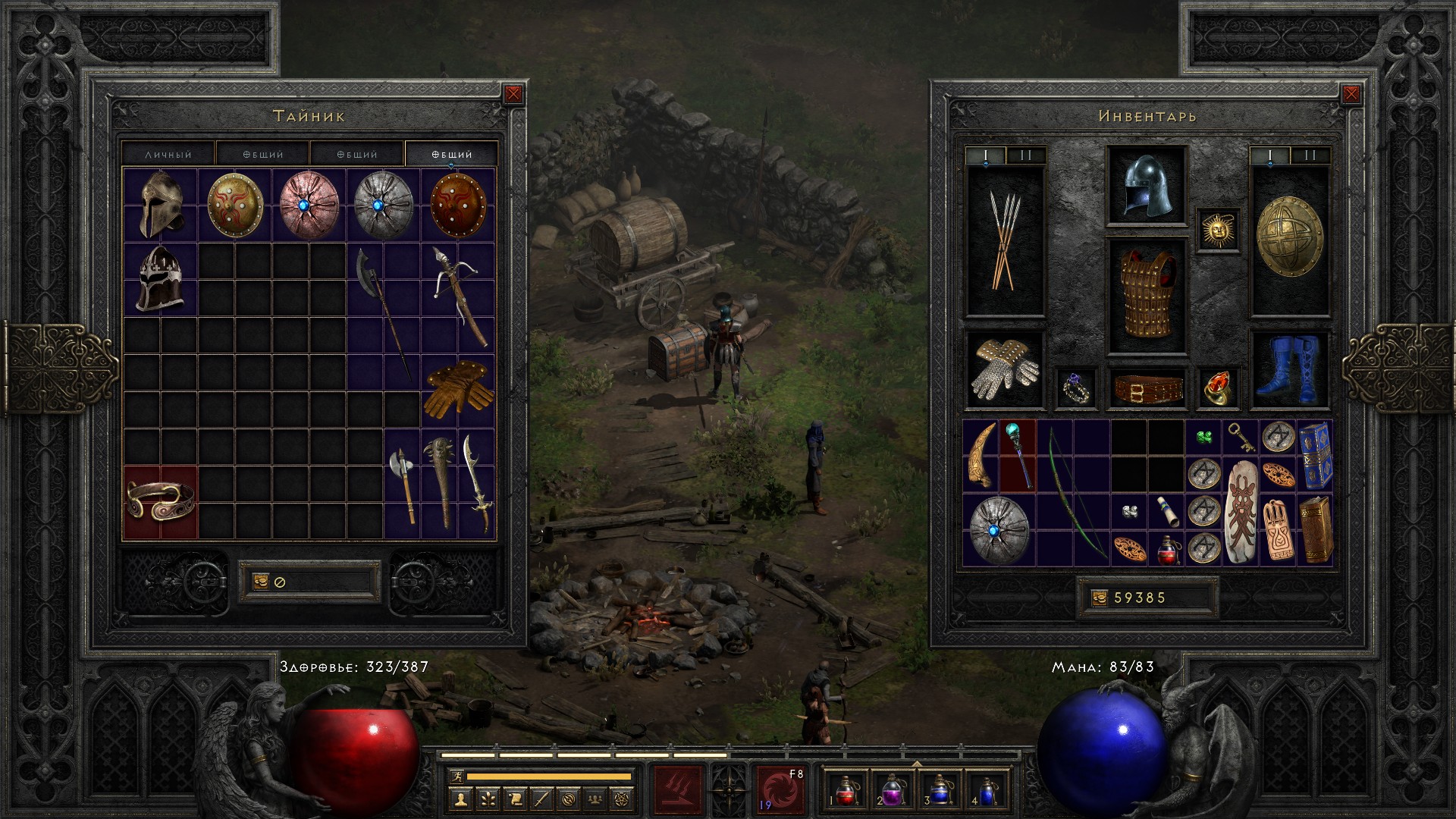This screenshot has width=1456, height=819.
Task: Select the equipped body armor slot
Action: click(1146, 296)
